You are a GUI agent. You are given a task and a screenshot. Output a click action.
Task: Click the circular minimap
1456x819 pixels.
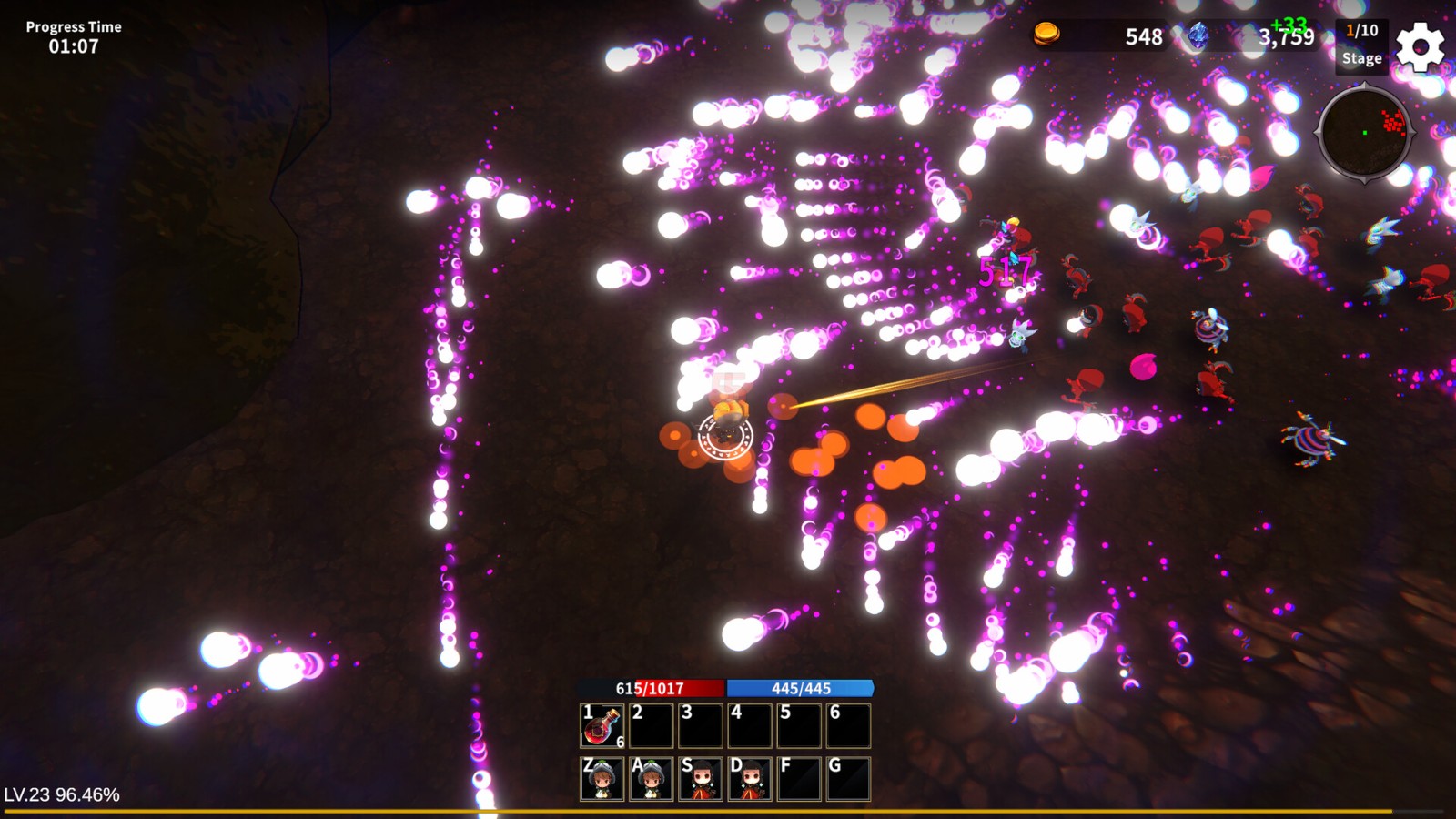(1364, 134)
